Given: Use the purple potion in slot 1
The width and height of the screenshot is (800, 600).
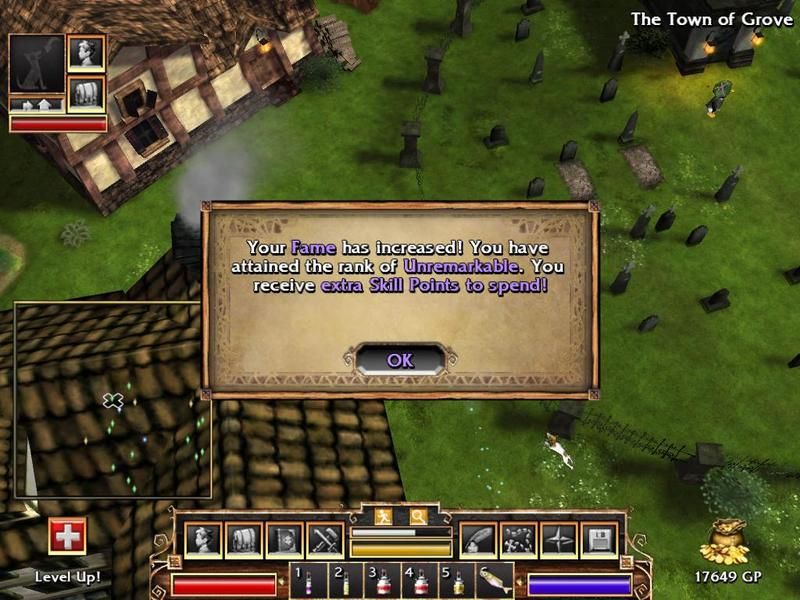Looking at the screenshot, I should [x=310, y=581].
